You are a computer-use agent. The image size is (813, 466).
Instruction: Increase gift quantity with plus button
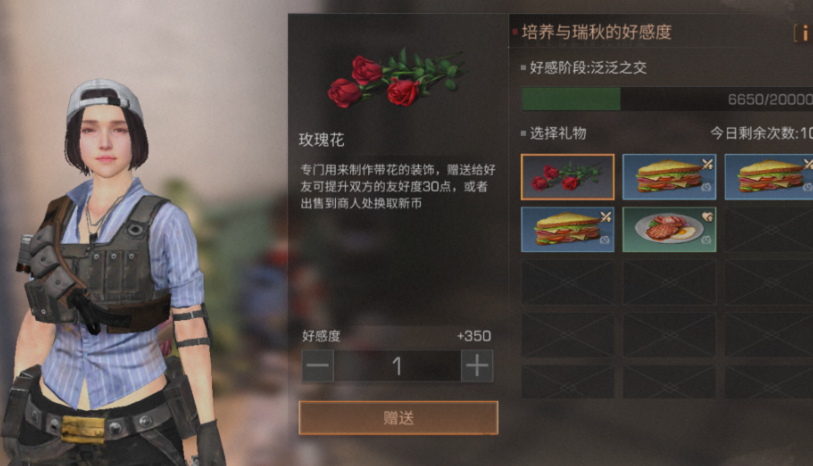coord(477,366)
